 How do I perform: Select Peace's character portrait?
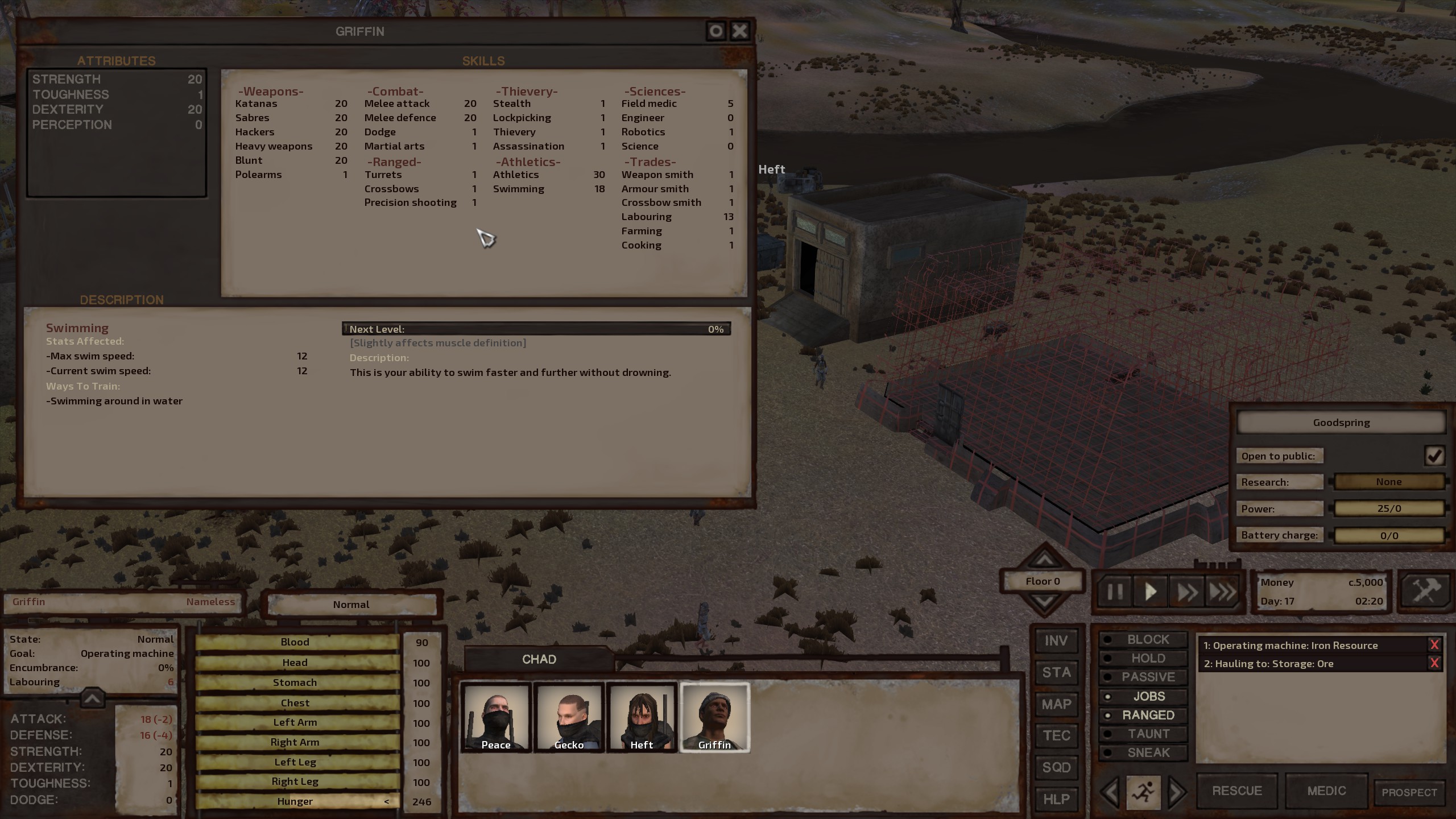(x=496, y=718)
